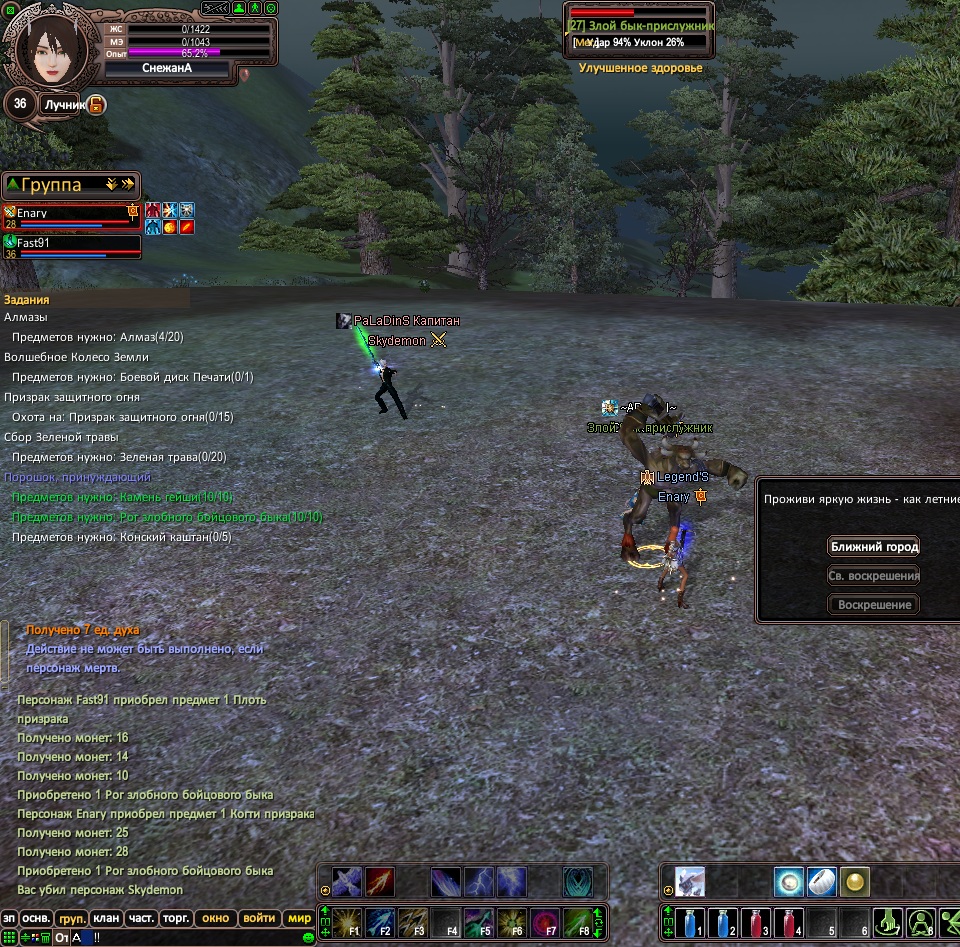Switch chat to the груп. tab
Viewport: 960px width, 947px height.
[x=71, y=918]
